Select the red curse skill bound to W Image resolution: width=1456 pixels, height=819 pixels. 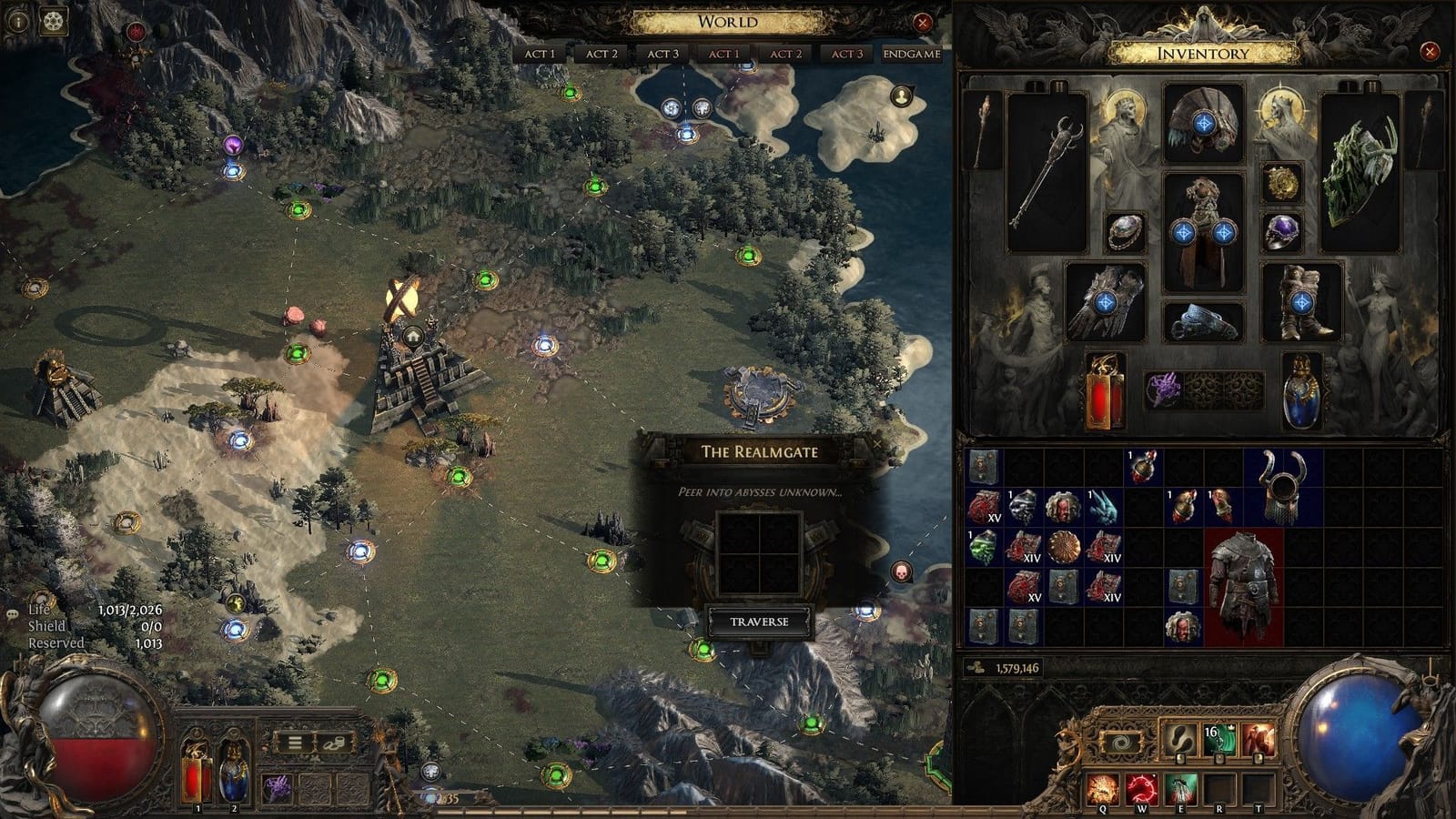tap(1141, 787)
